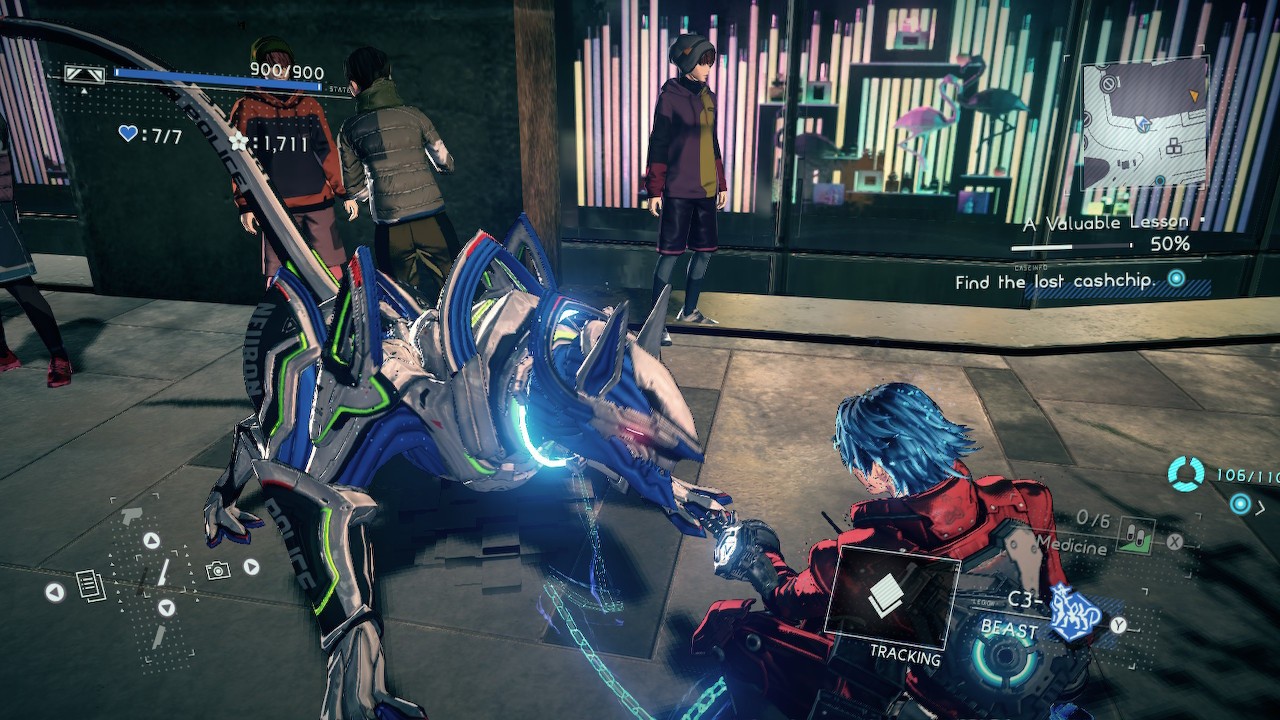Open the camera mode icon
Image resolution: width=1280 pixels, height=720 pixels.
217,570
